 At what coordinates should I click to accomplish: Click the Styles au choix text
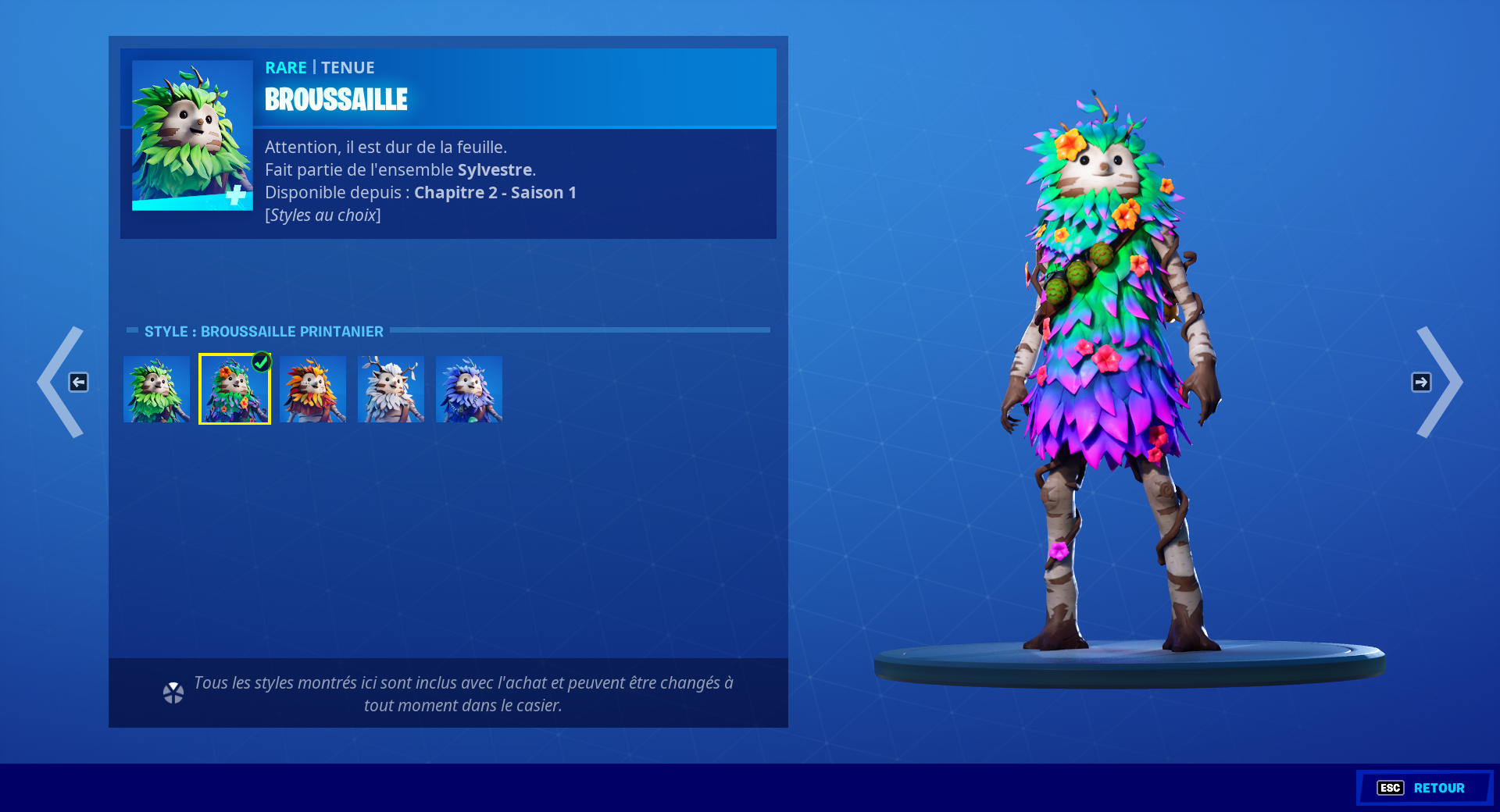click(x=323, y=215)
